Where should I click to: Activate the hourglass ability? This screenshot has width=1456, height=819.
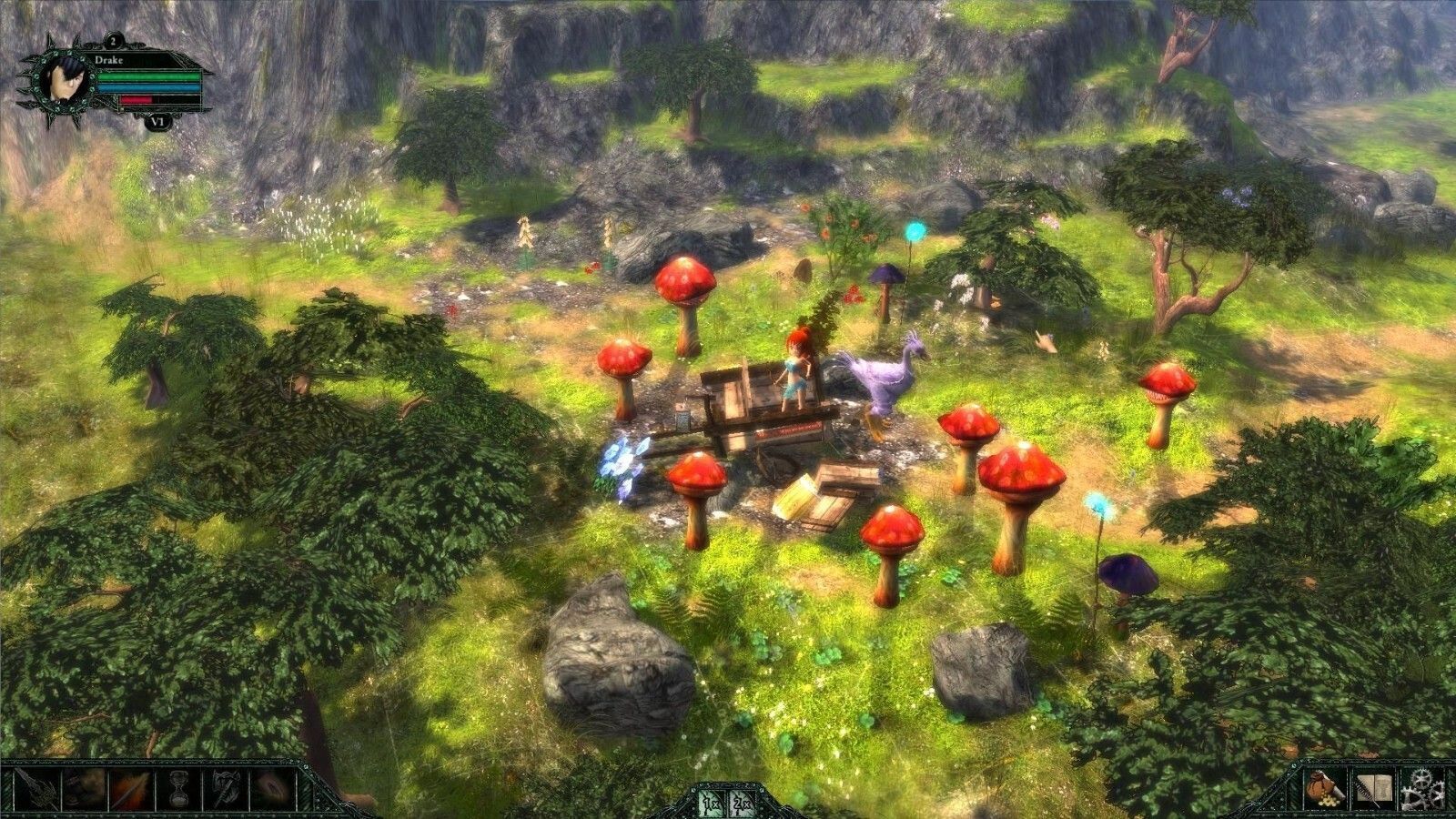pyautogui.click(x=177, y=788)
